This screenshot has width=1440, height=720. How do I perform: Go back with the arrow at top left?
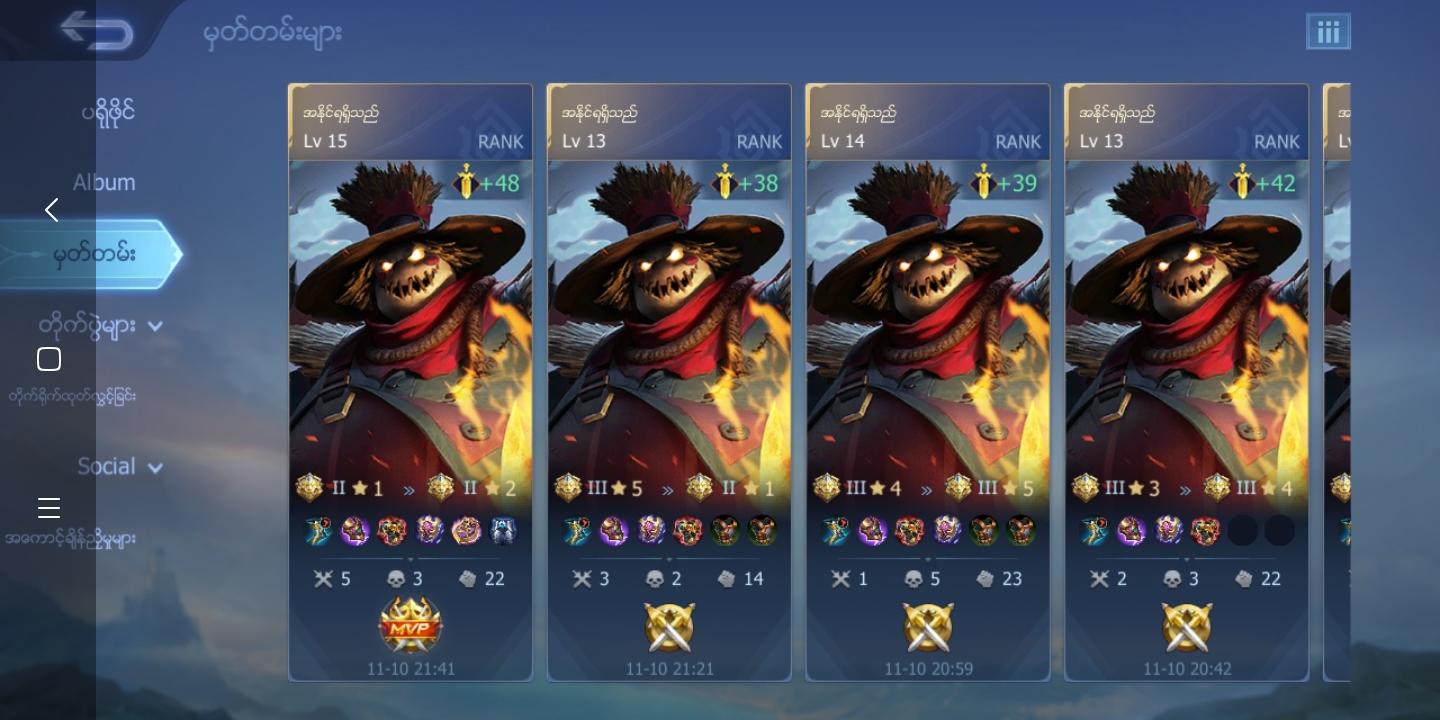coord(96,29)
